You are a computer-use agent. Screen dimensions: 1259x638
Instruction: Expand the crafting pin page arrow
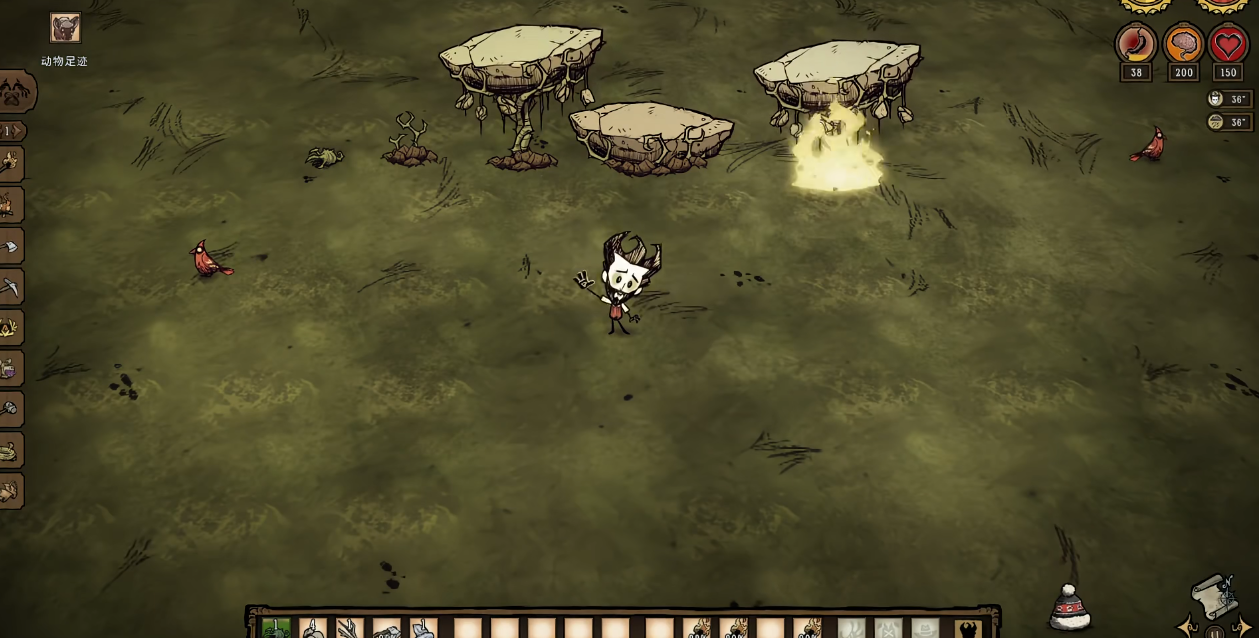[x=13, y=131]
